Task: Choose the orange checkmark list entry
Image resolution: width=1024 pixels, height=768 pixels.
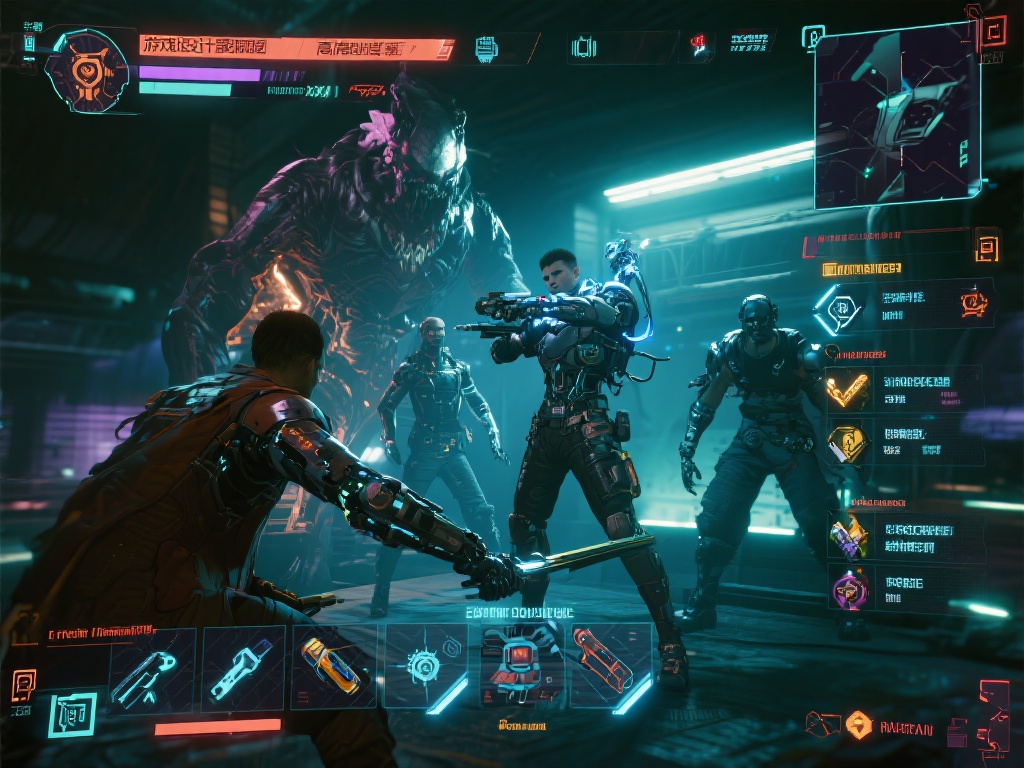Action: click(x=848, y=390)
